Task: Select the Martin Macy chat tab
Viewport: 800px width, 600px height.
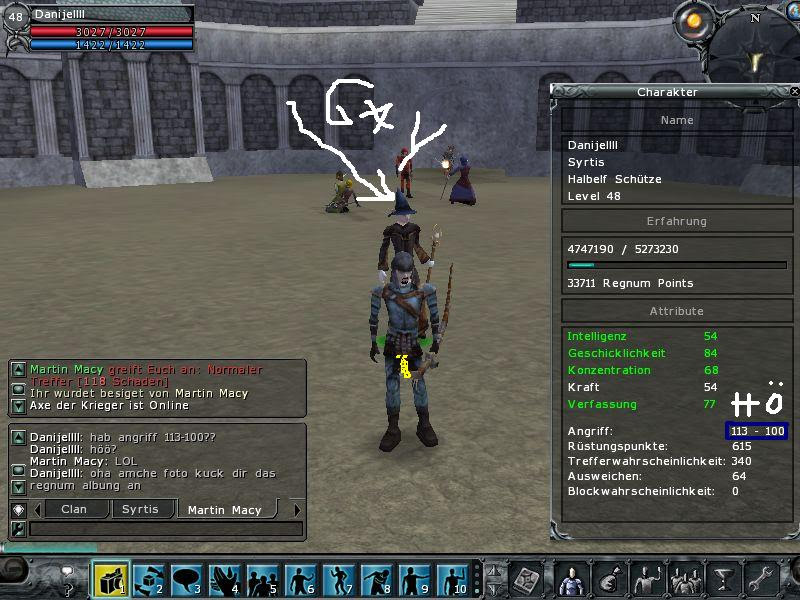Action: point(224,510)
